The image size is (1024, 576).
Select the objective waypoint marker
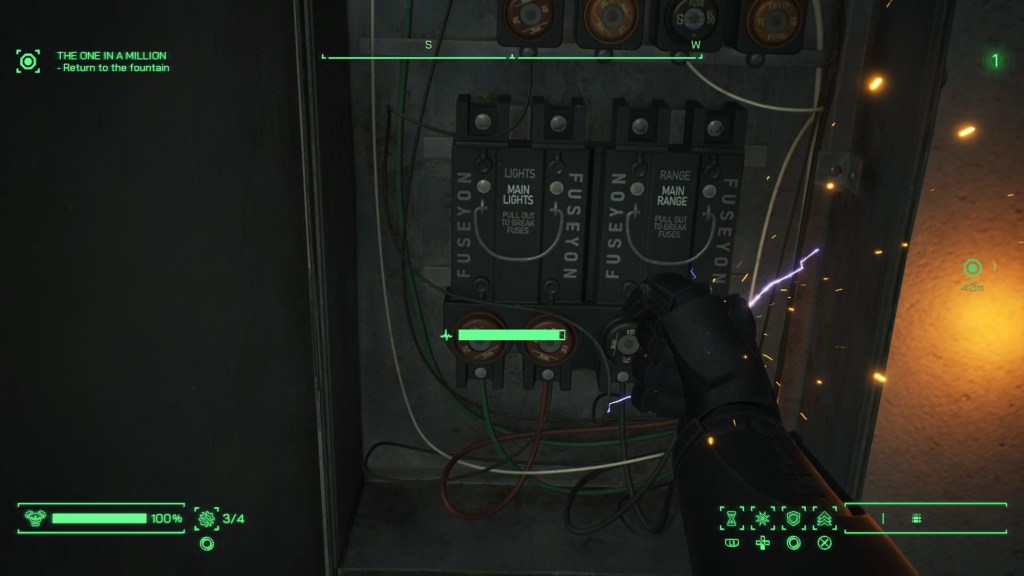[971, 268]
